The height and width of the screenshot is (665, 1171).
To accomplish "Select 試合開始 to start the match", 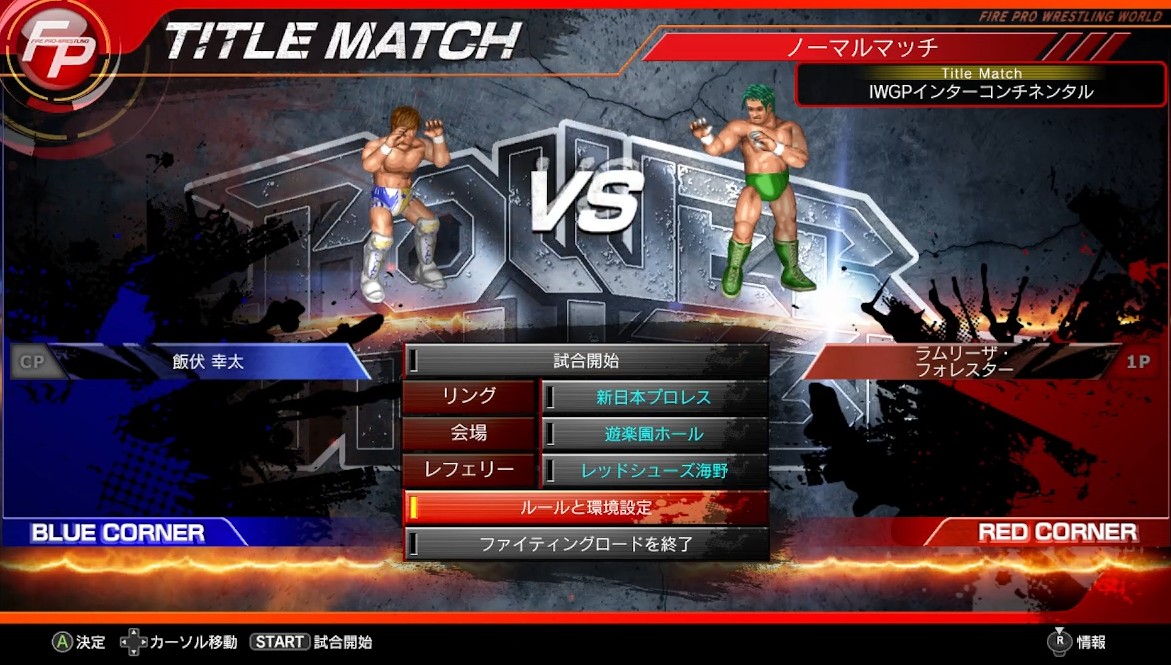I will (586, 361).
